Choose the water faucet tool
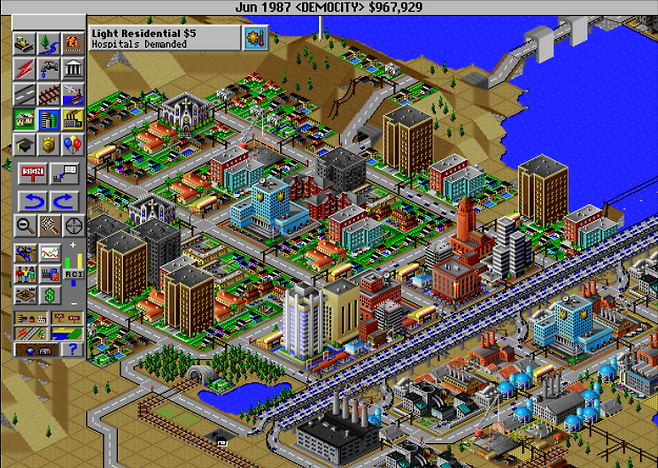The image size is (658, 468). pos(47,68)
